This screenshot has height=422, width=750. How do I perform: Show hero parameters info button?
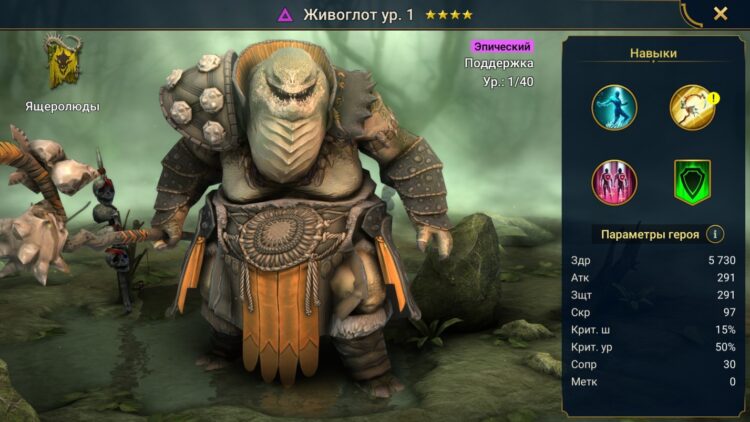[x=715, y=234]
